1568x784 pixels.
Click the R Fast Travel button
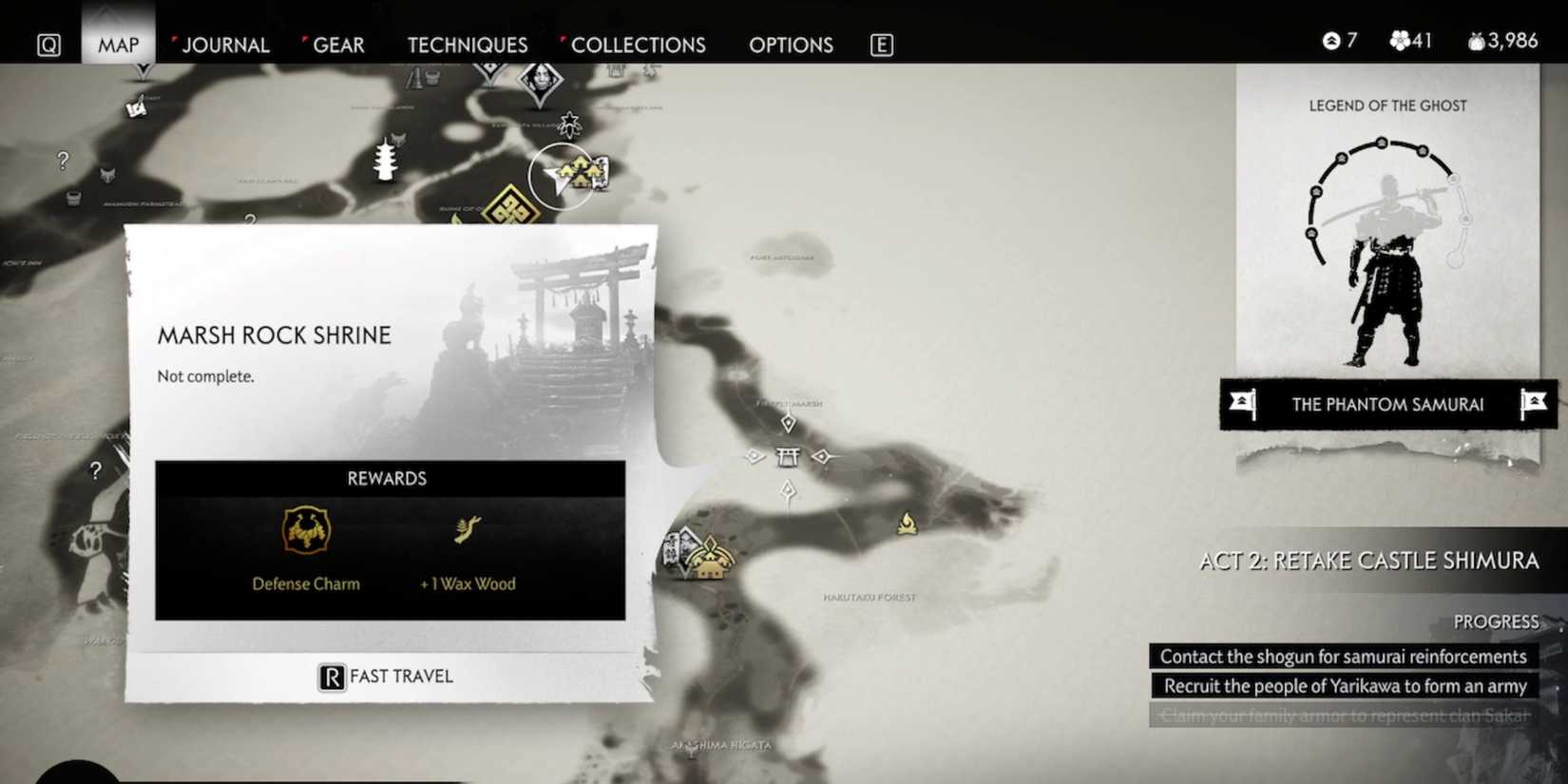point(385,675)
